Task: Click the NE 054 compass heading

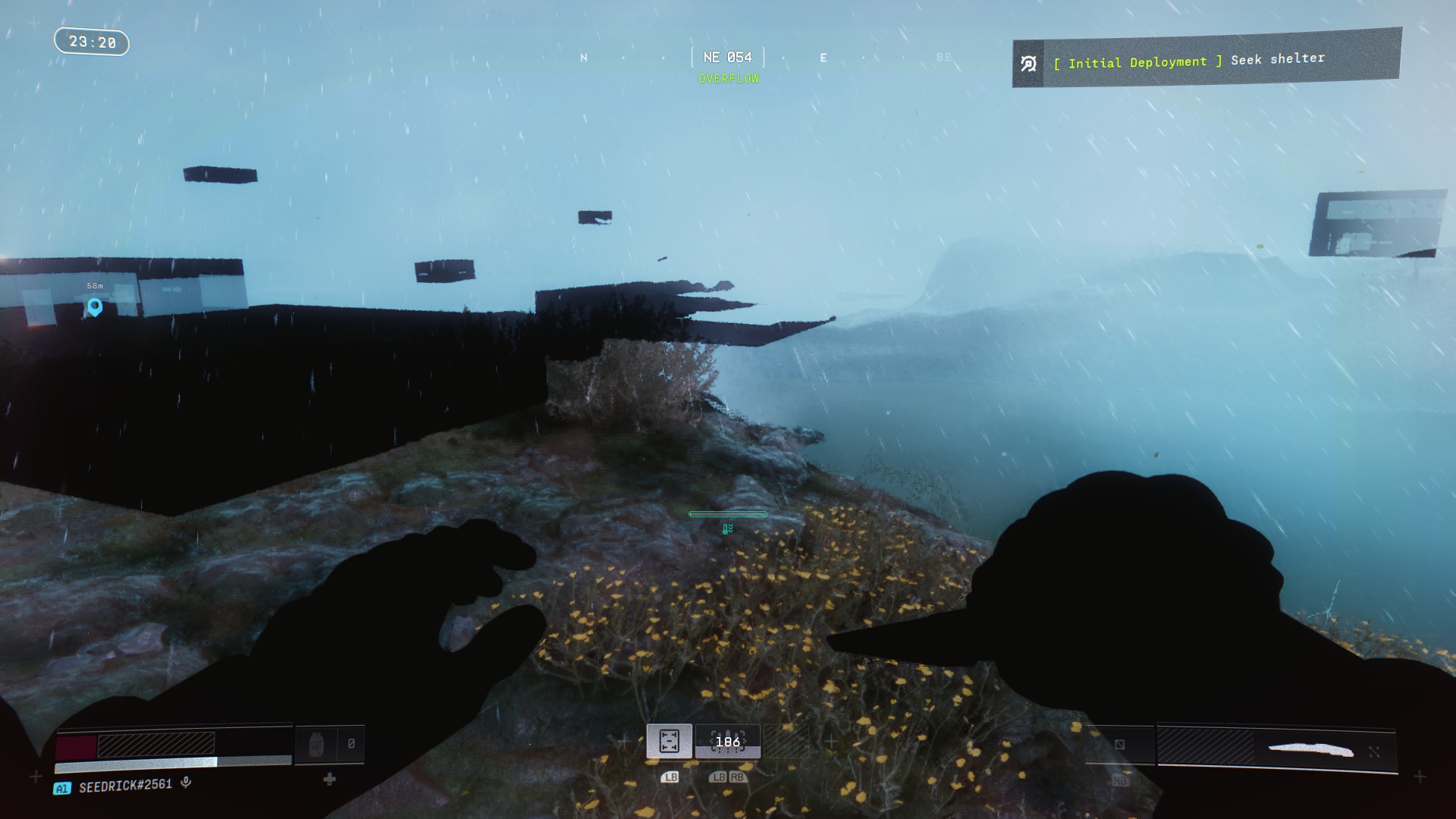Action: [x=727, y=58]
